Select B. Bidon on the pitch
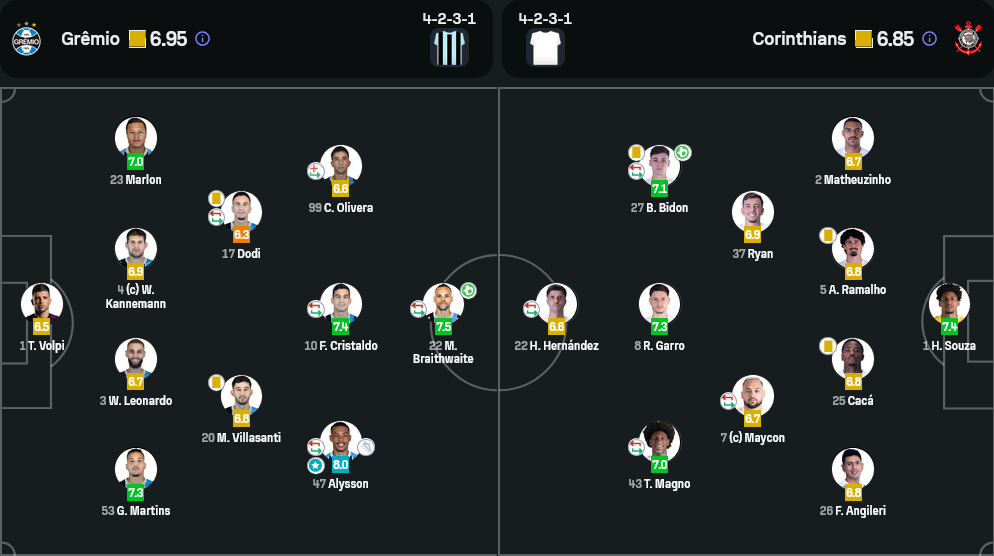Screen dimensions: 994x556 [659, 166]
